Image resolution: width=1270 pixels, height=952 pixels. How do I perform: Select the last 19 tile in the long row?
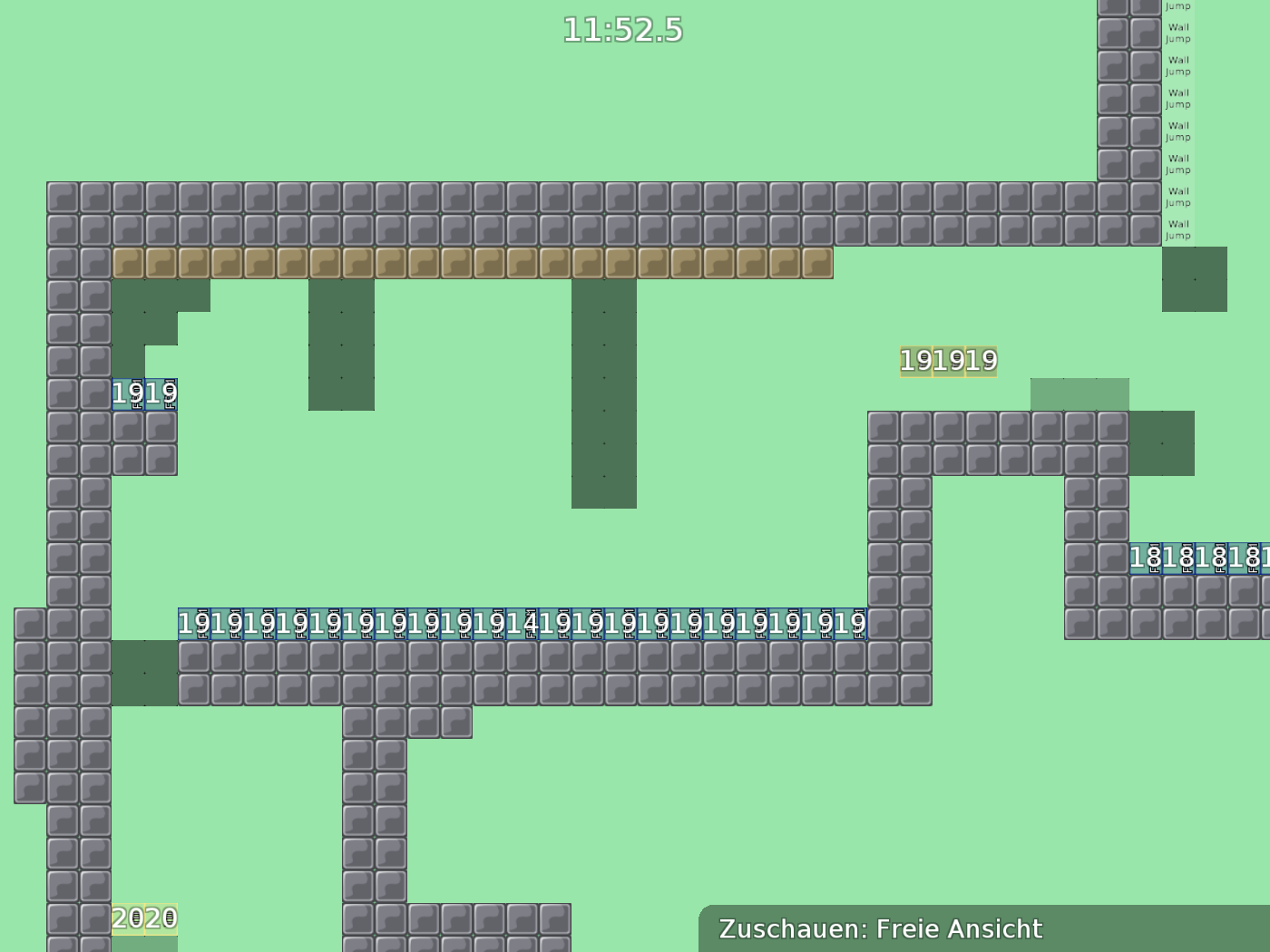[848, 623]
